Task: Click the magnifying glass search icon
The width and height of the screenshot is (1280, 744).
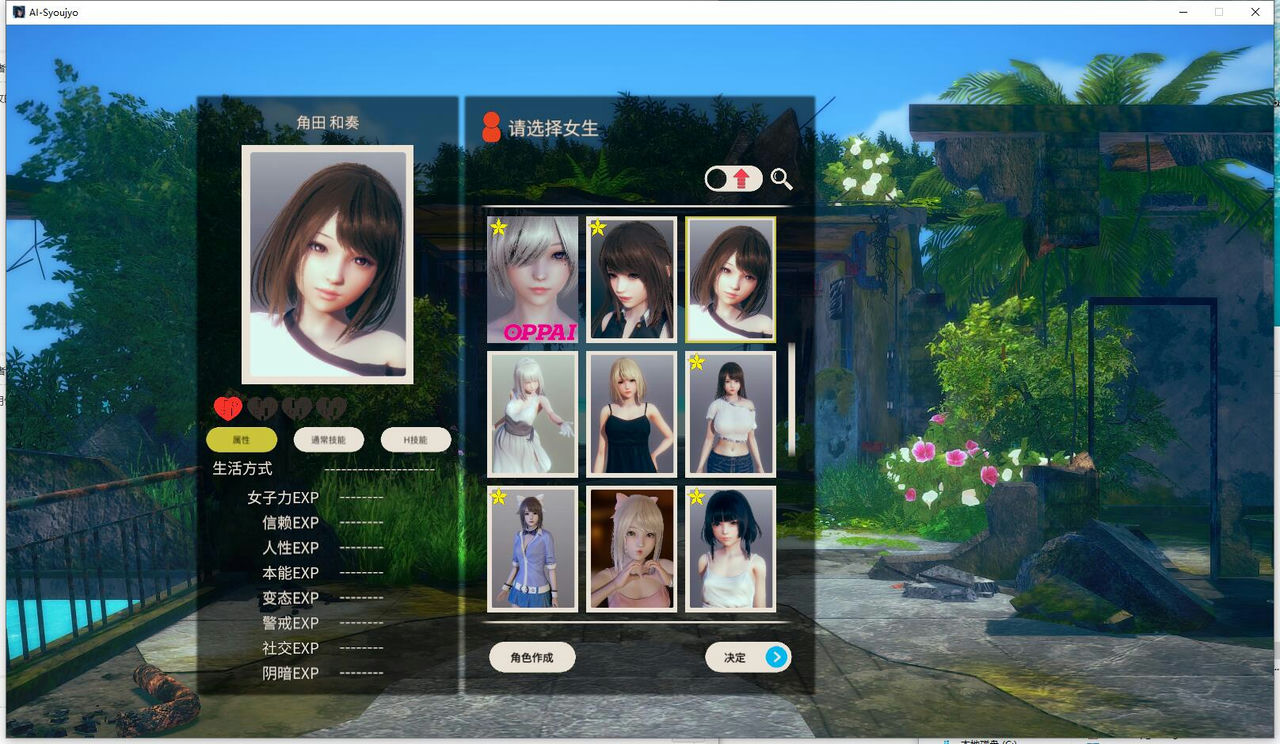Action: 783,180
